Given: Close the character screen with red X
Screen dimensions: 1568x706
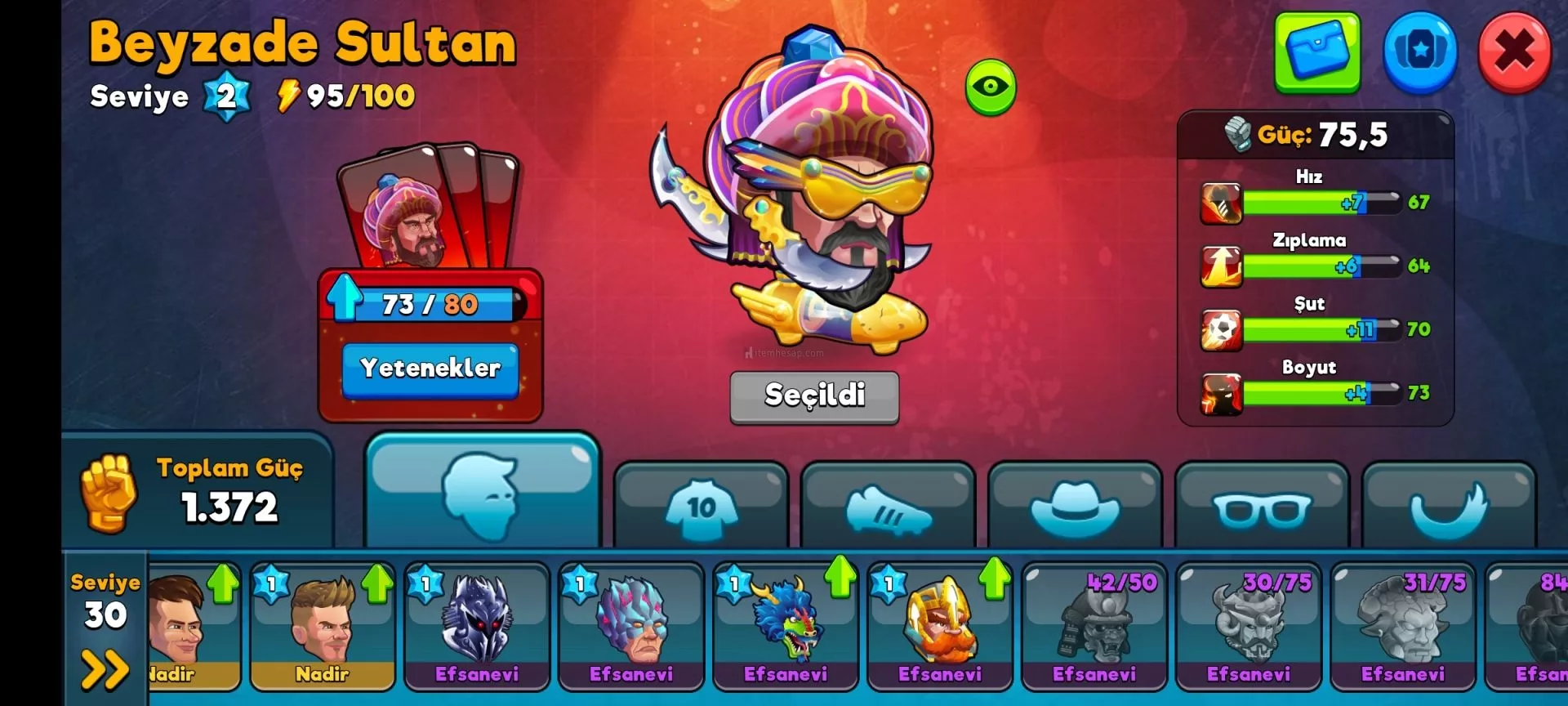Looking at the screenshot, I should (x=1514, y=52).
